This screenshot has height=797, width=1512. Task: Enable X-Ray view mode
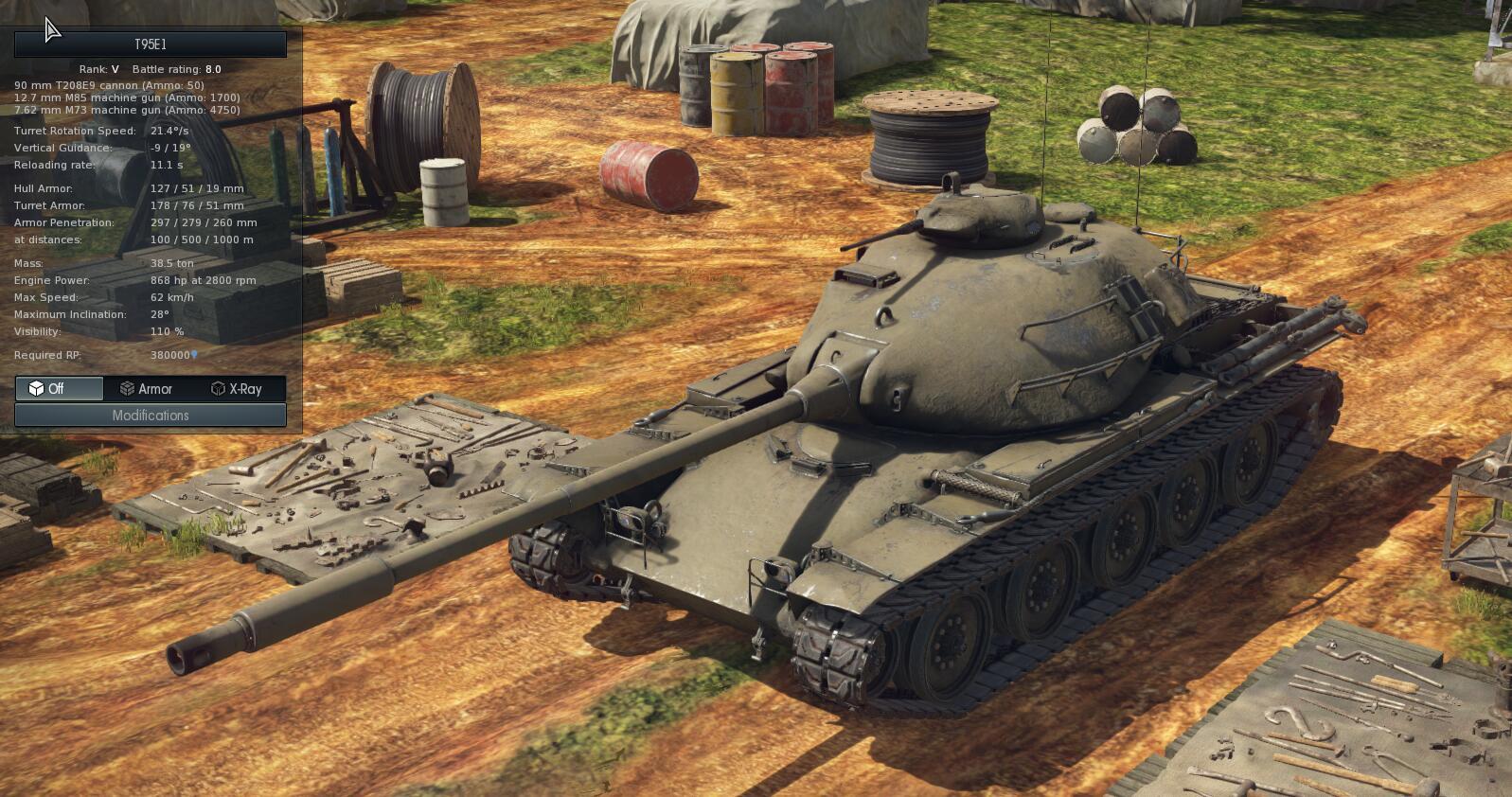point(236,389)
